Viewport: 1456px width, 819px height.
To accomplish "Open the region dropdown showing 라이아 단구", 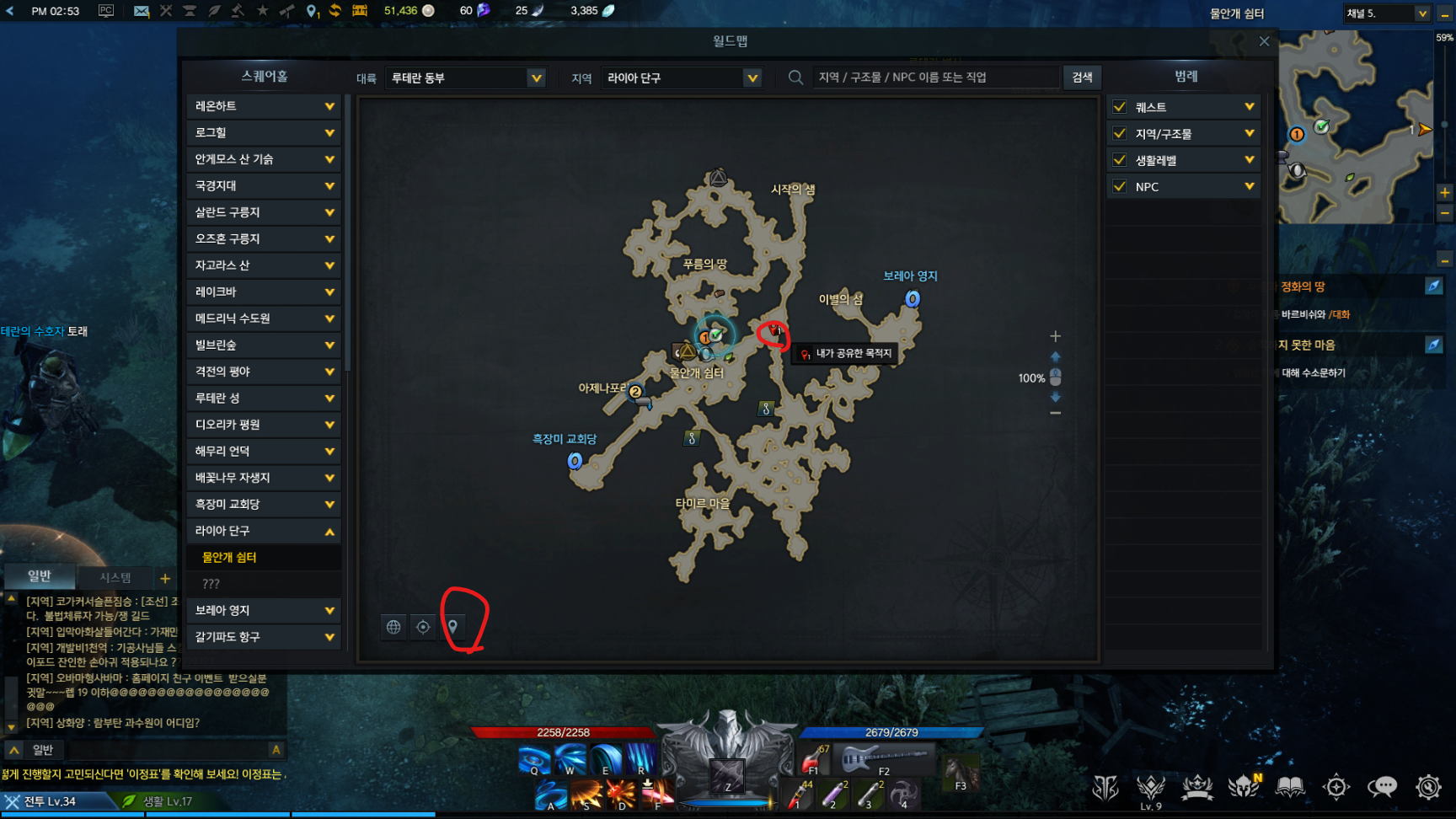I will click(682, 78).
